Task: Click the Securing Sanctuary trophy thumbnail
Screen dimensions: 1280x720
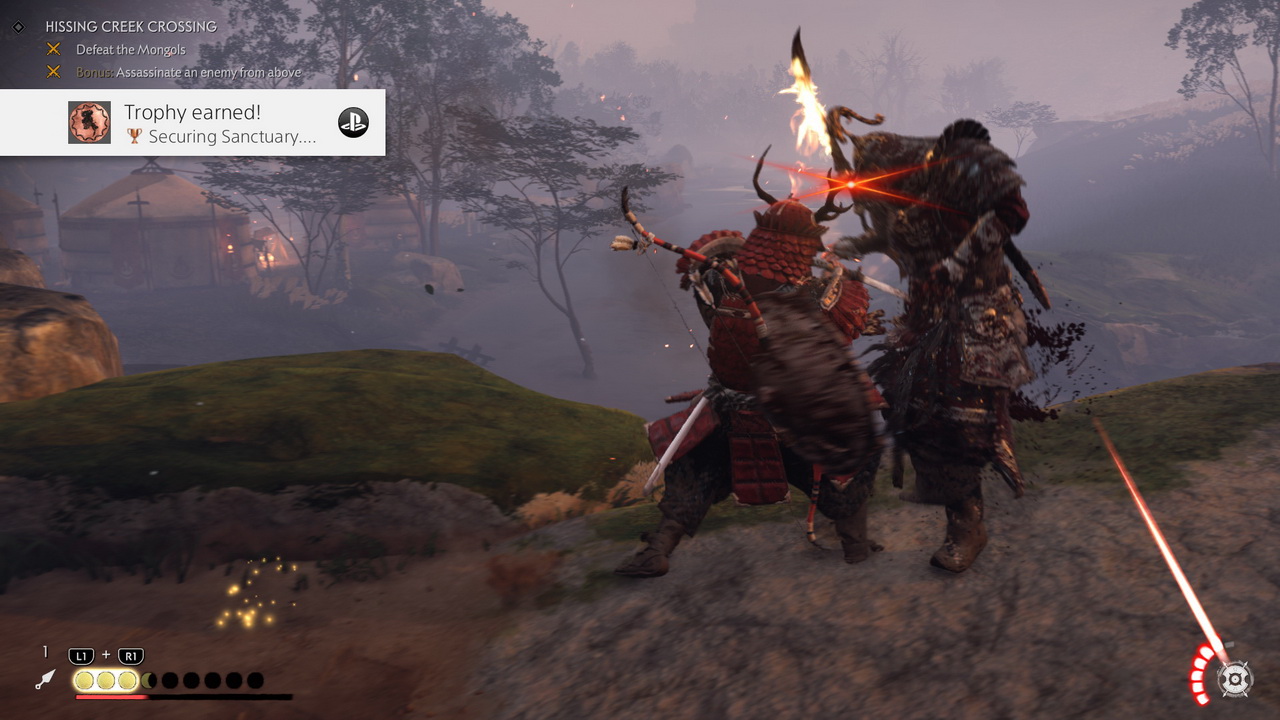Action: click(x=89, y=122)
